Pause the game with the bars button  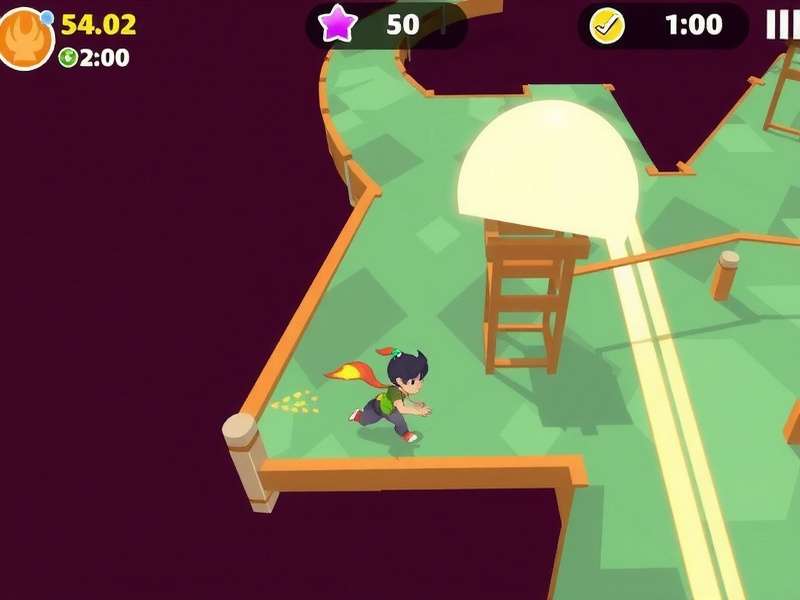tap(782, 25)
